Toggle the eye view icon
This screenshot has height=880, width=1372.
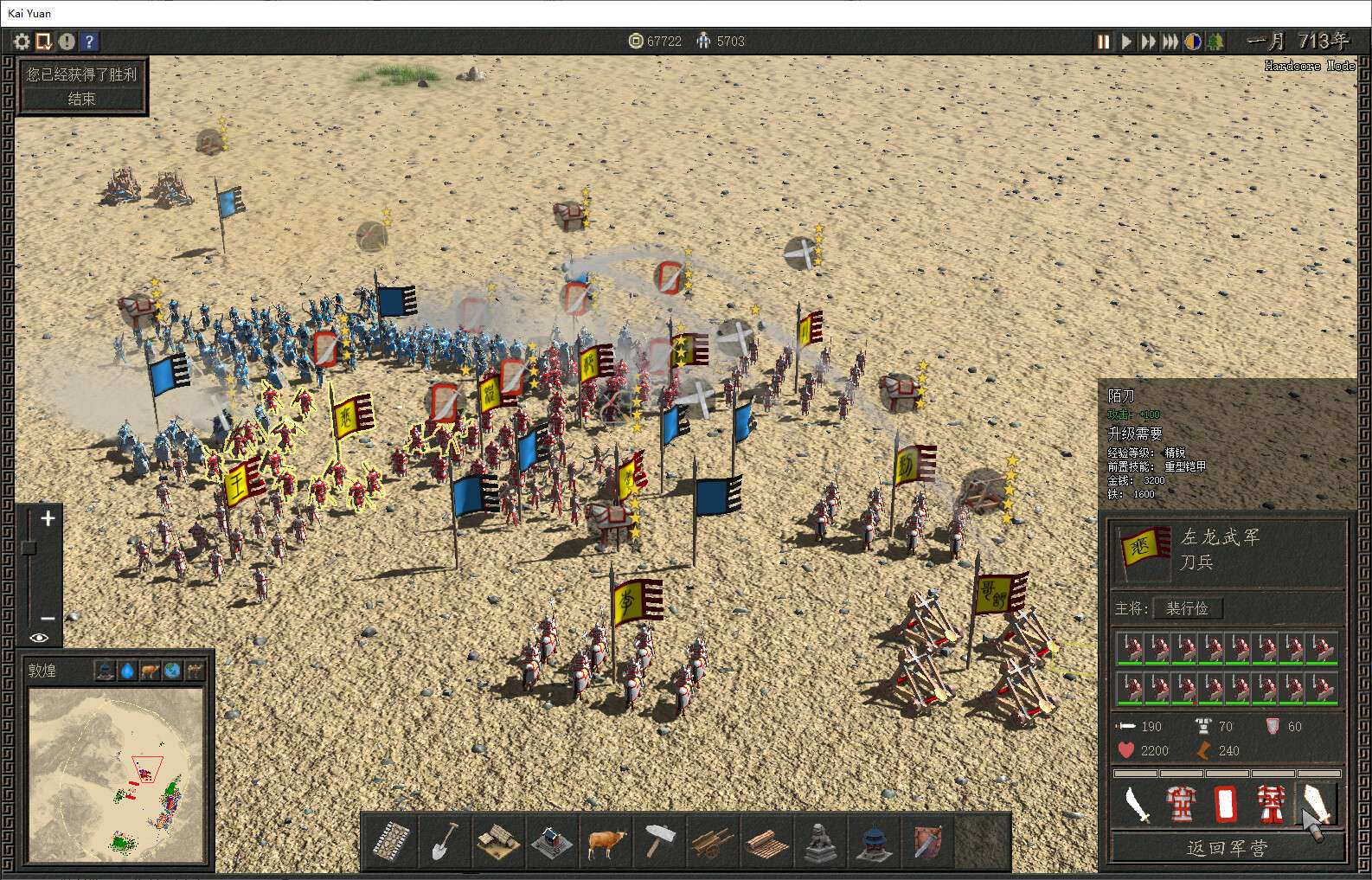point(39,638)
